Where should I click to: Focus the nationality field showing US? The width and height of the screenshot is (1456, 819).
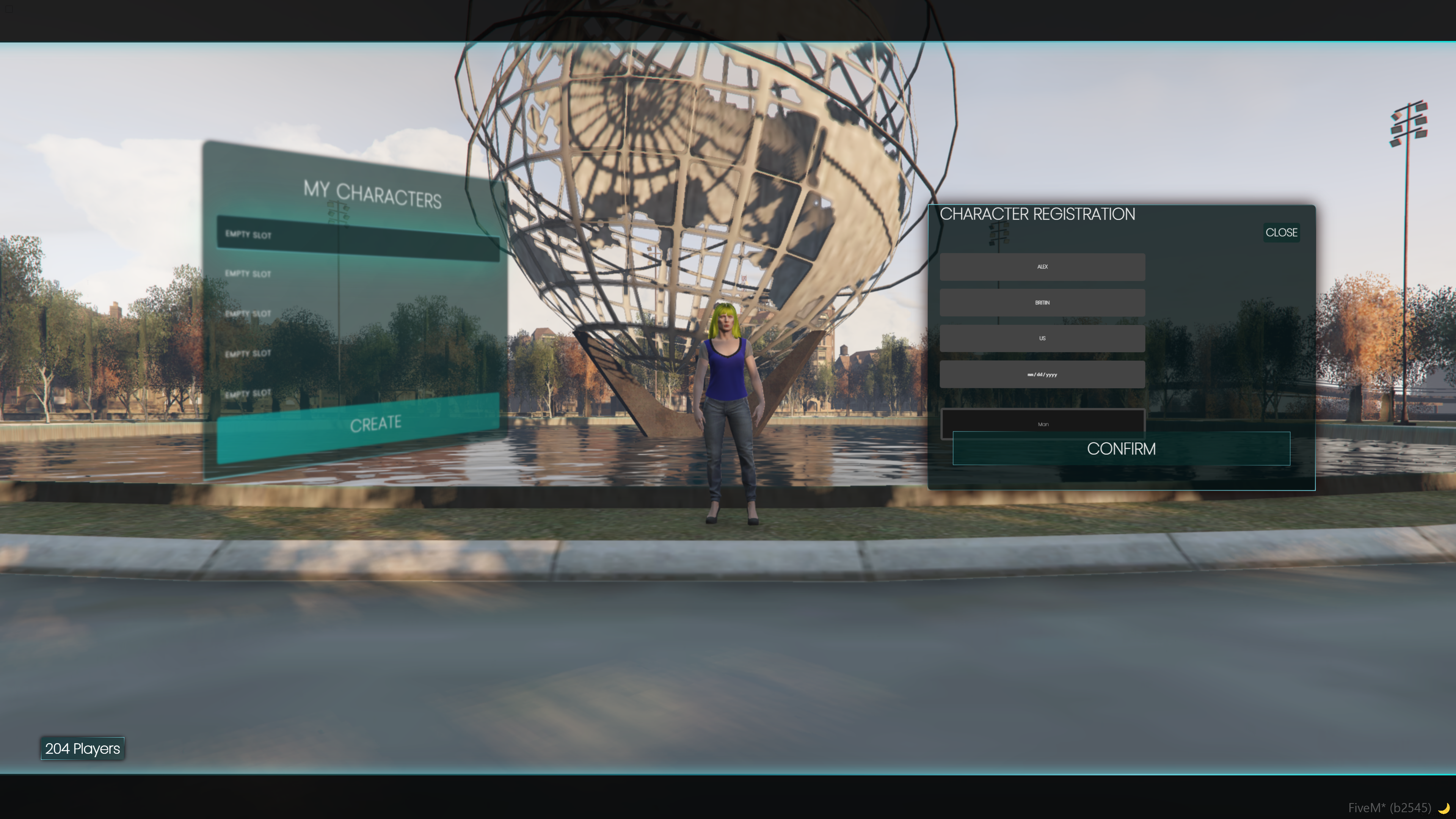[x=1042, y=339]
